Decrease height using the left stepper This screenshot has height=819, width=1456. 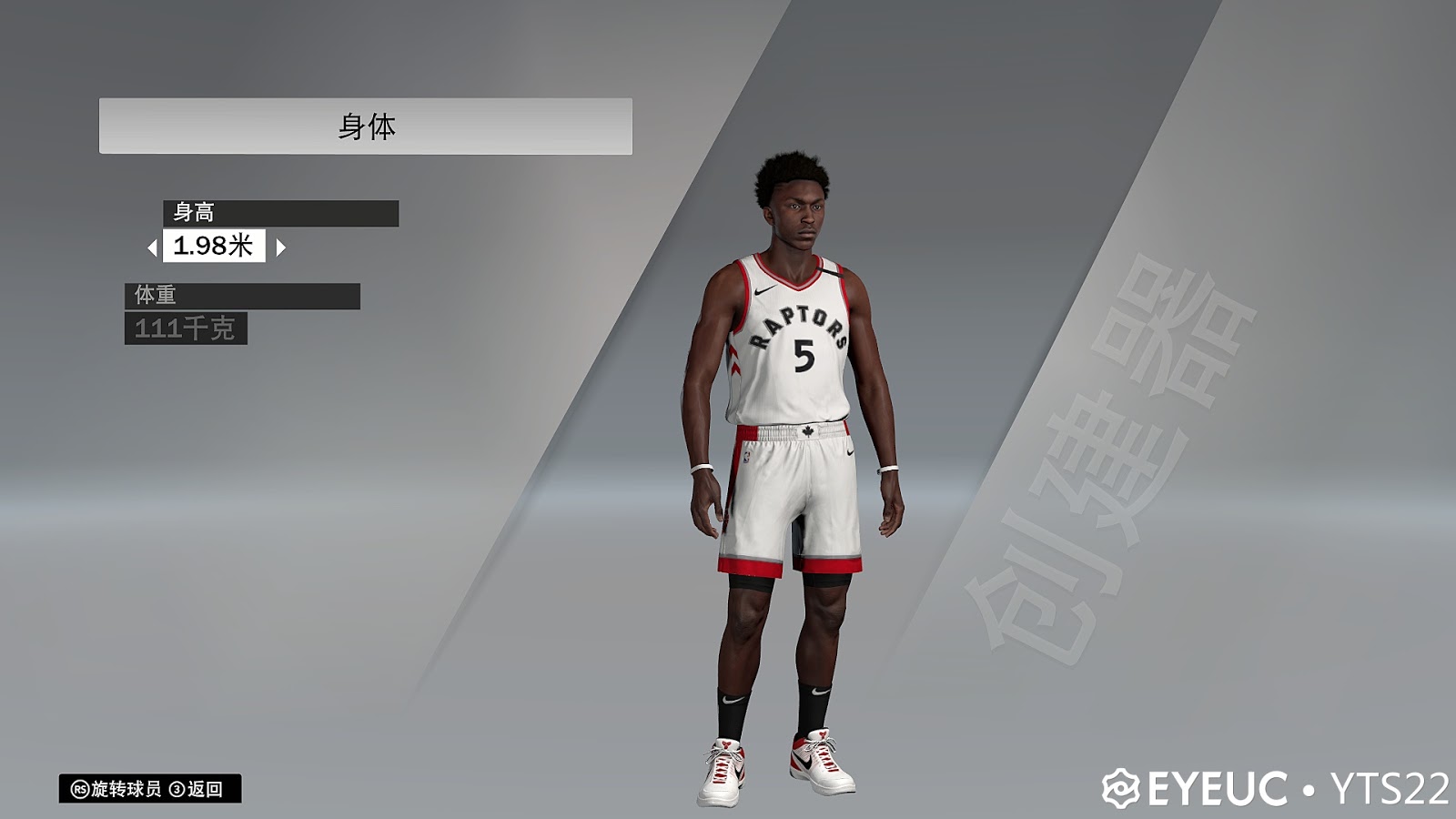(x=155, y=246)
